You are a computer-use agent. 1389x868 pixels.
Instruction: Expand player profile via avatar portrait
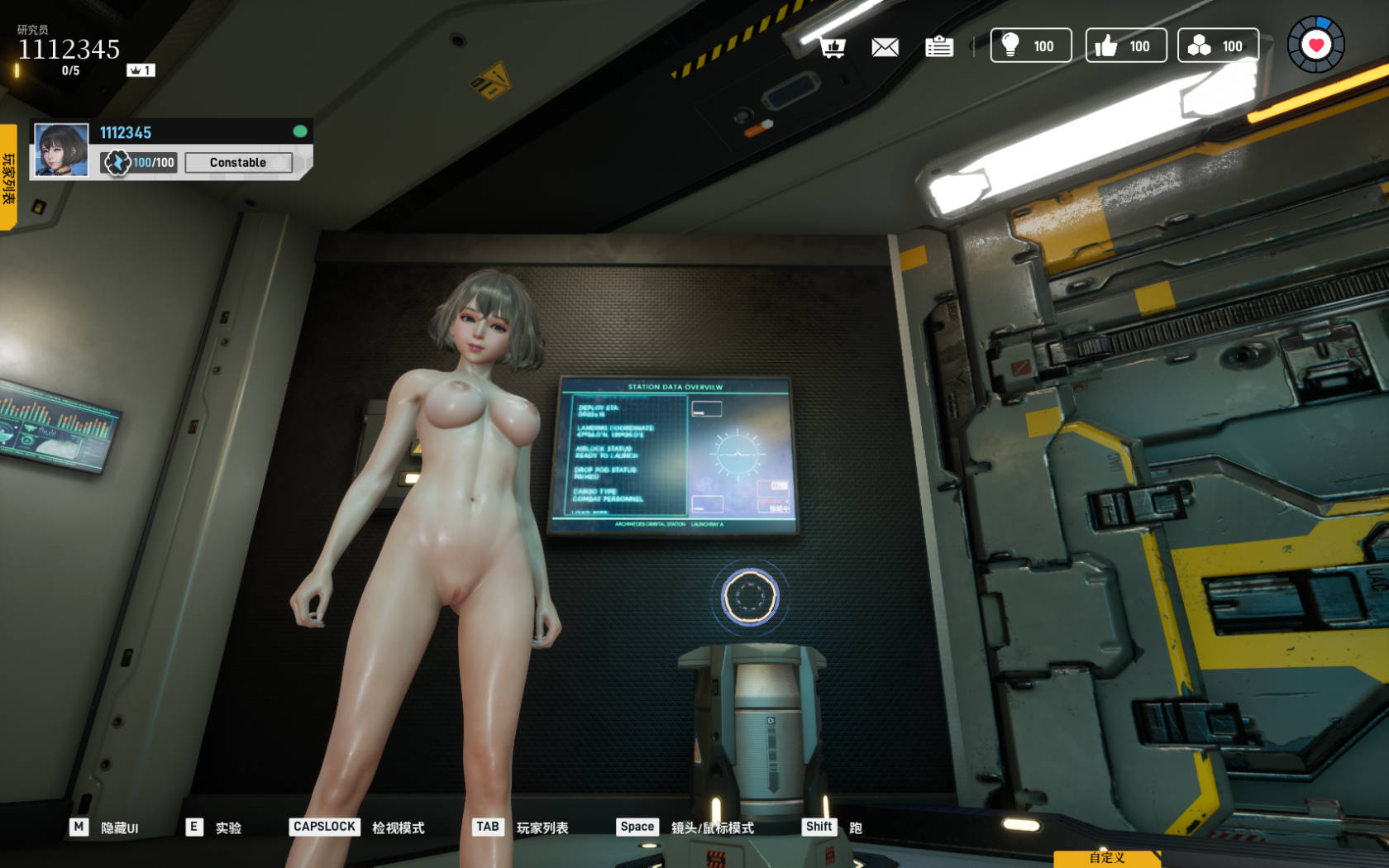tap(60, 150)
